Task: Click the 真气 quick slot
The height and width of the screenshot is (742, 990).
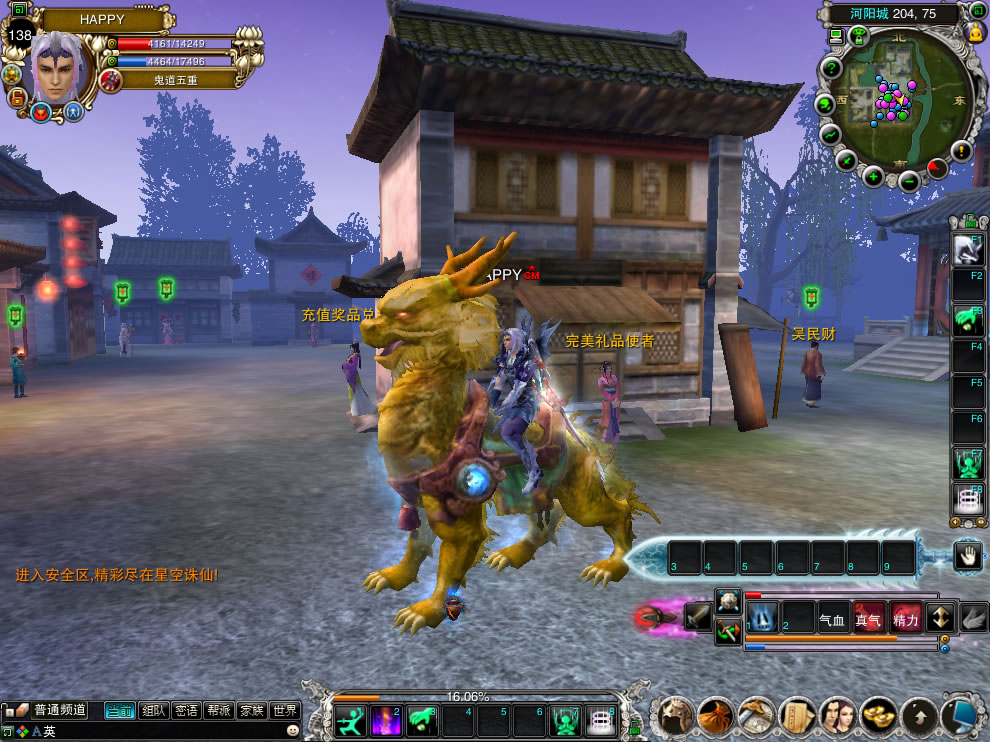Action: click(x=869, y=619)
